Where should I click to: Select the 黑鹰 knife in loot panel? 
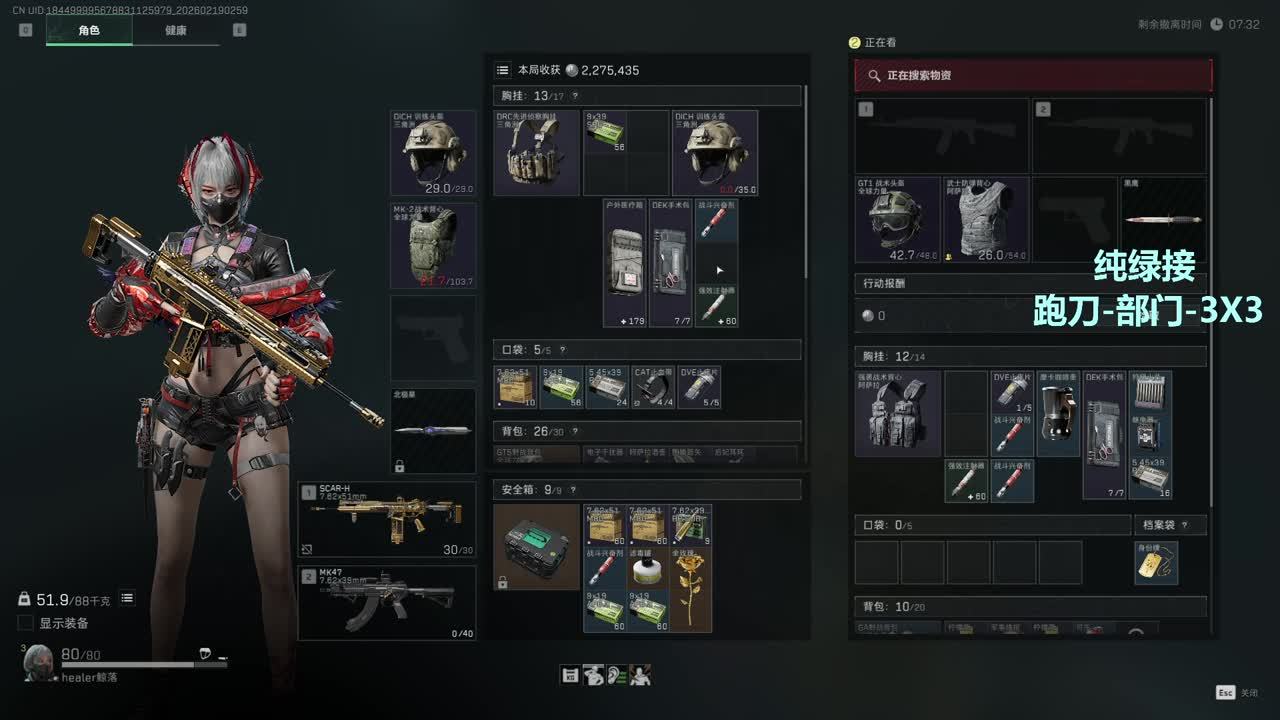[x=1163, y=219]
